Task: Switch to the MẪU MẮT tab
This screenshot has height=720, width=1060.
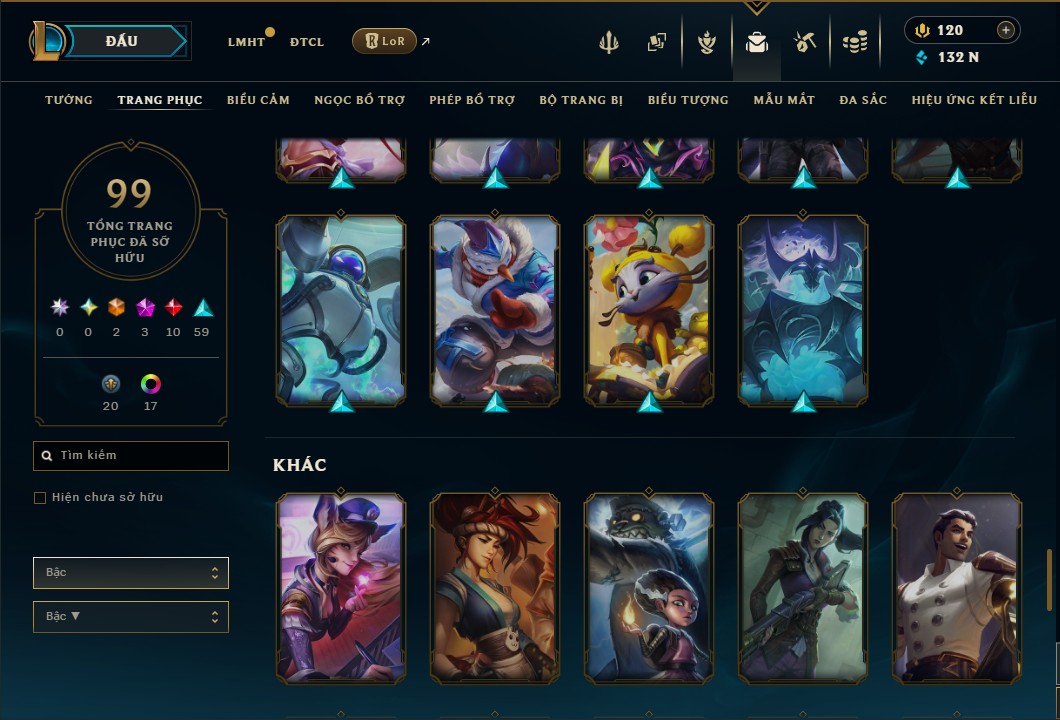Action: 784,100
